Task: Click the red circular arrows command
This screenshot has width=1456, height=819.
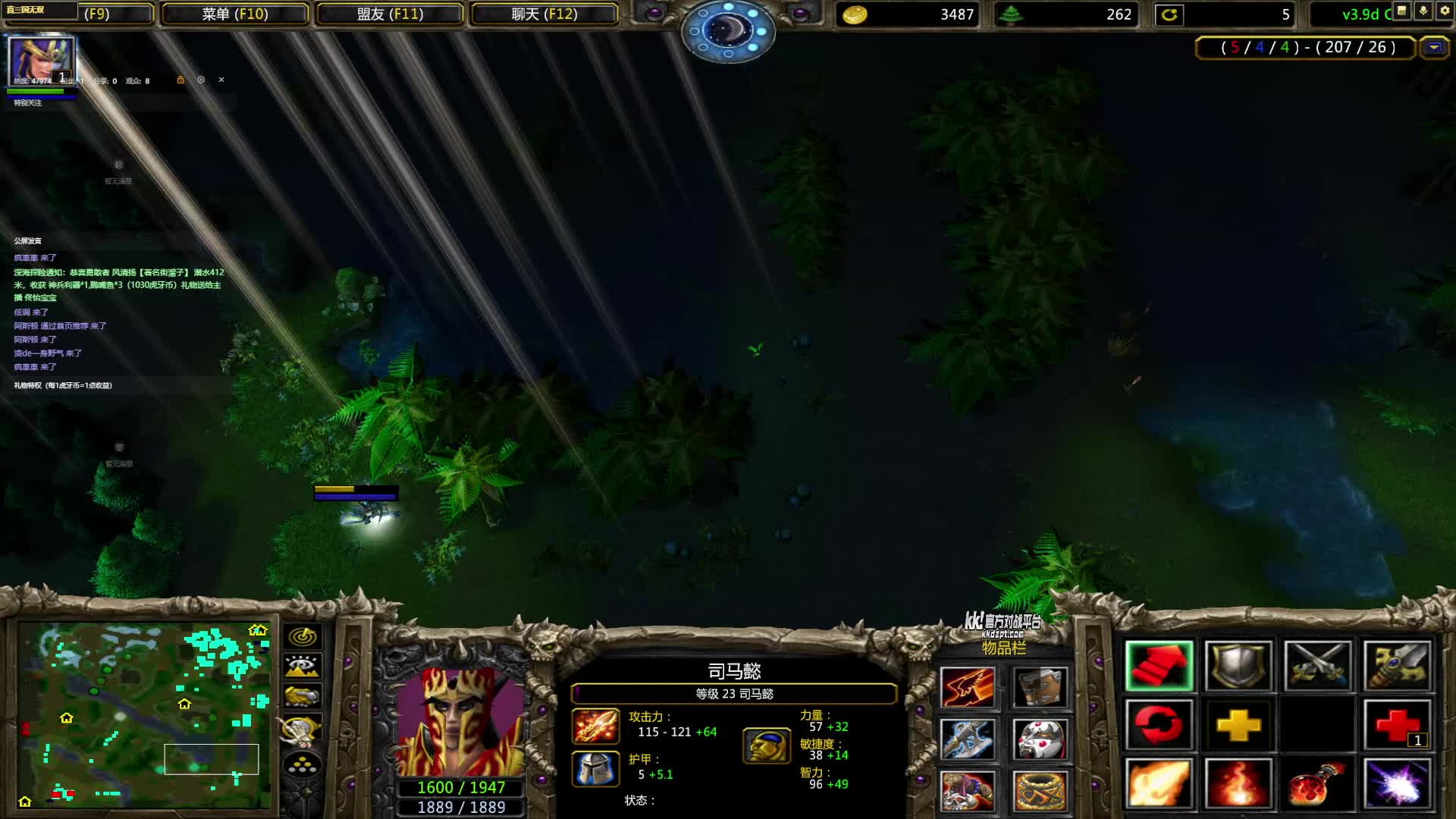Action: [1159, 725]
